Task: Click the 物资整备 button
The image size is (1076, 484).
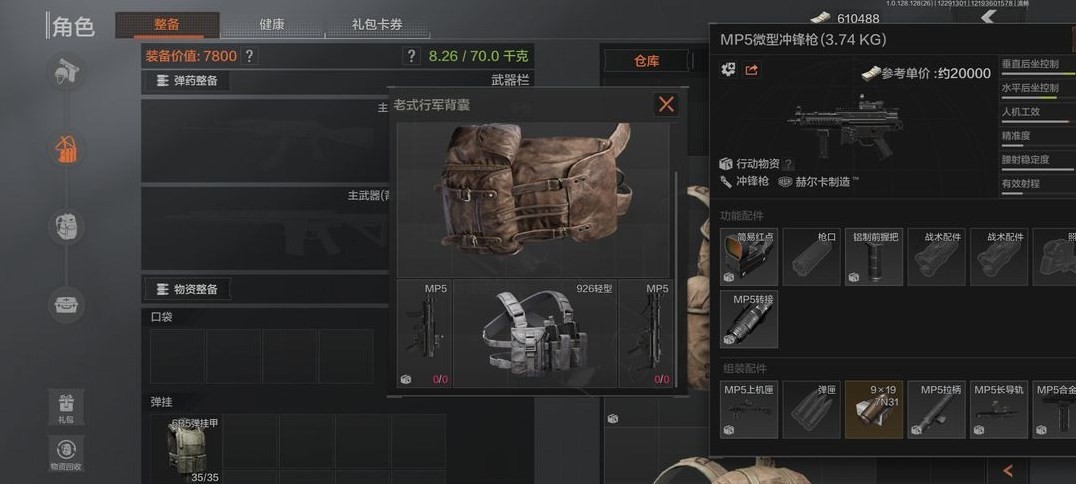Action: pos(188,289)
